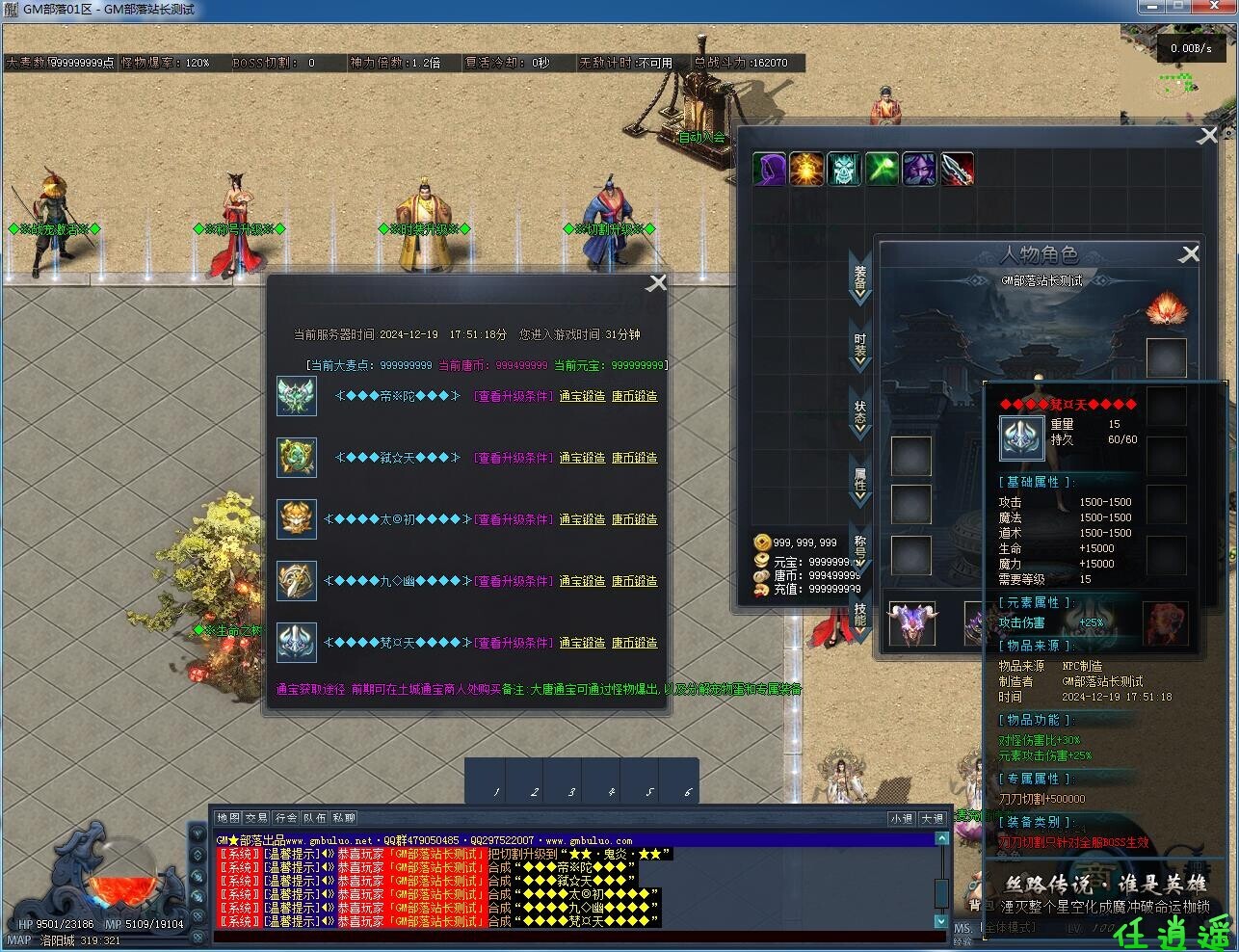Choose 通宝锻造 for 弑☆天
Screen dimensions: 1239x952
pos(582,458)
